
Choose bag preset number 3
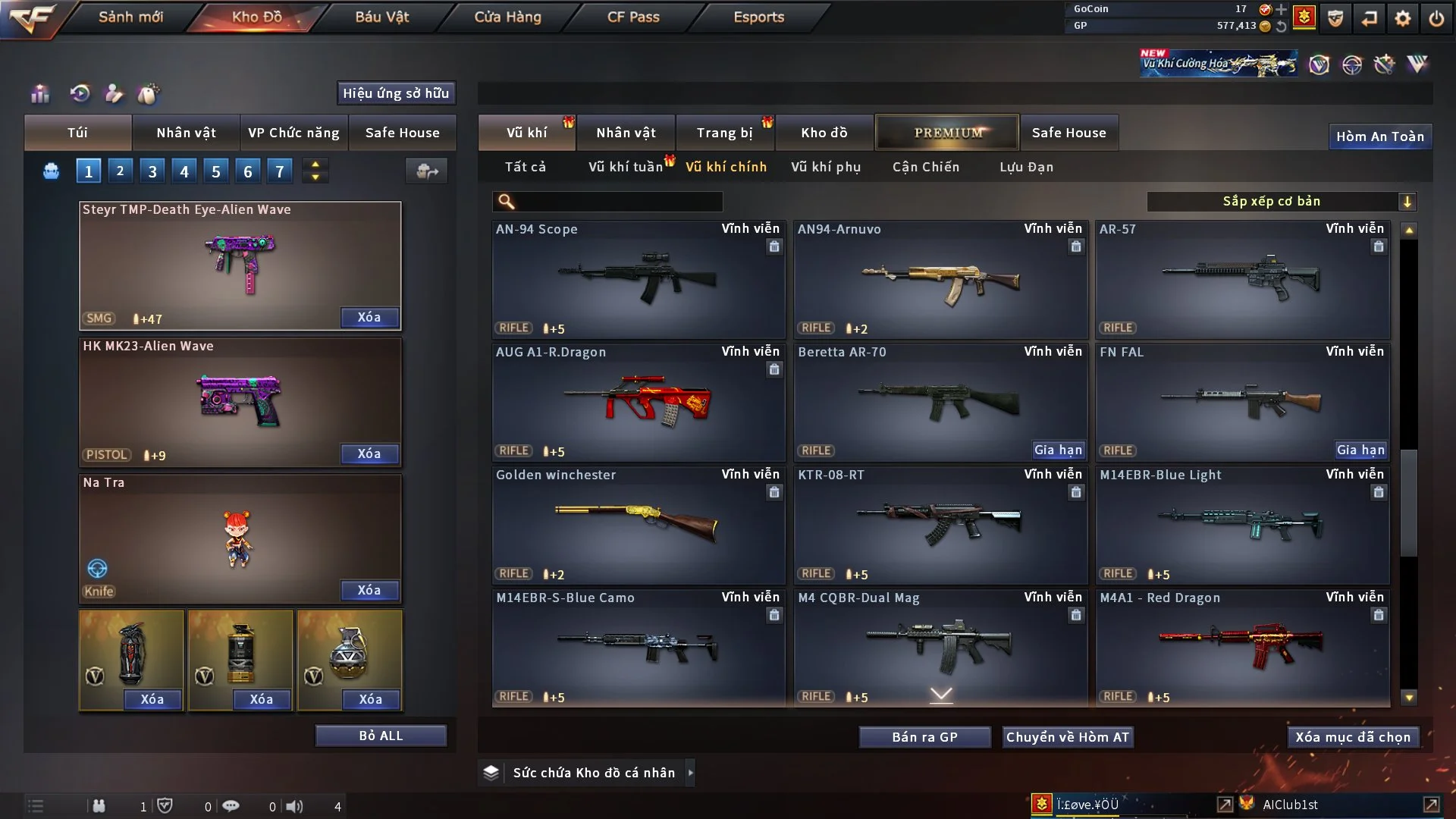tap(152, 171)
